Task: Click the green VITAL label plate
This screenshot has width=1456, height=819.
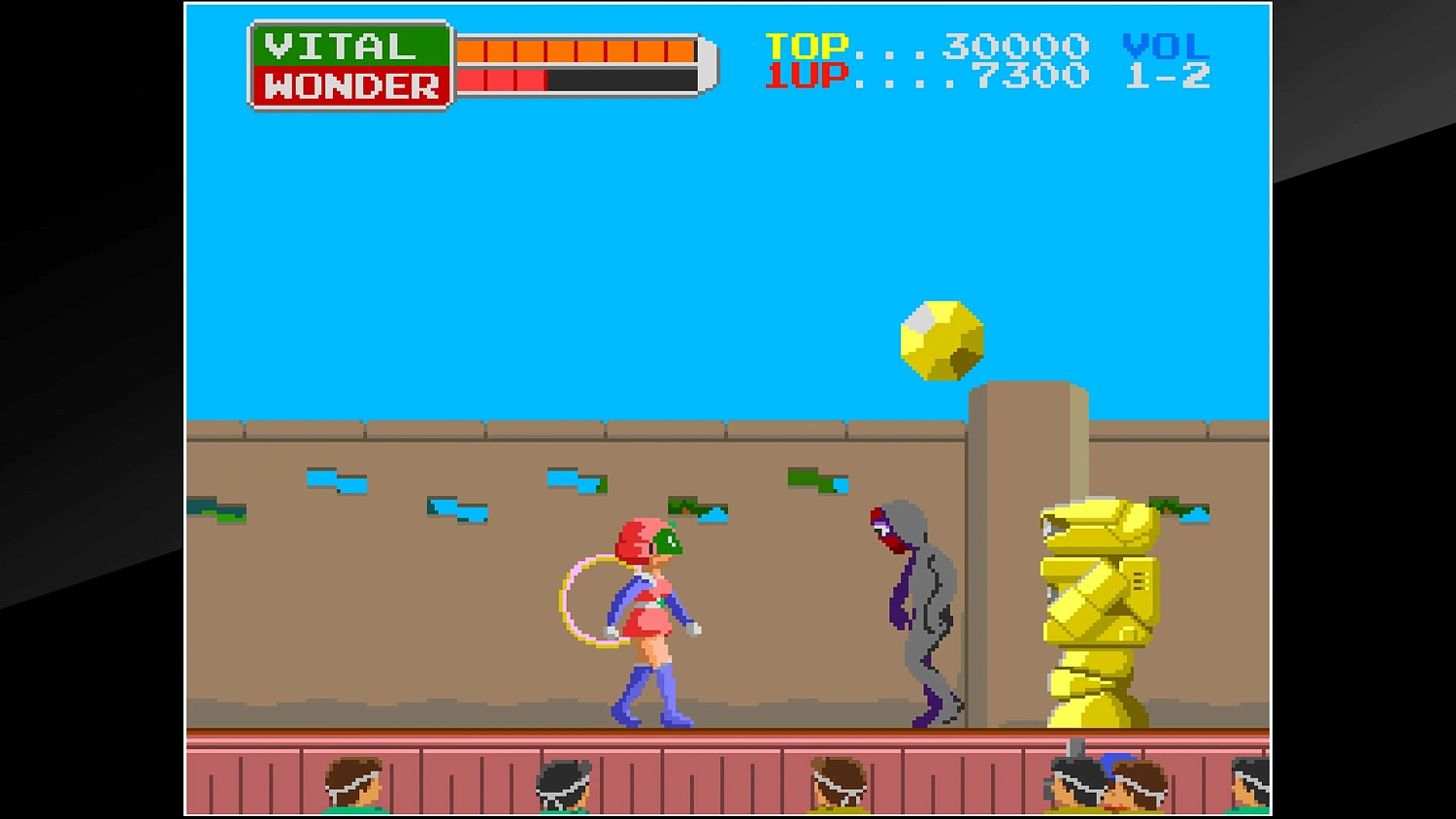Action: tap(349, 45)
